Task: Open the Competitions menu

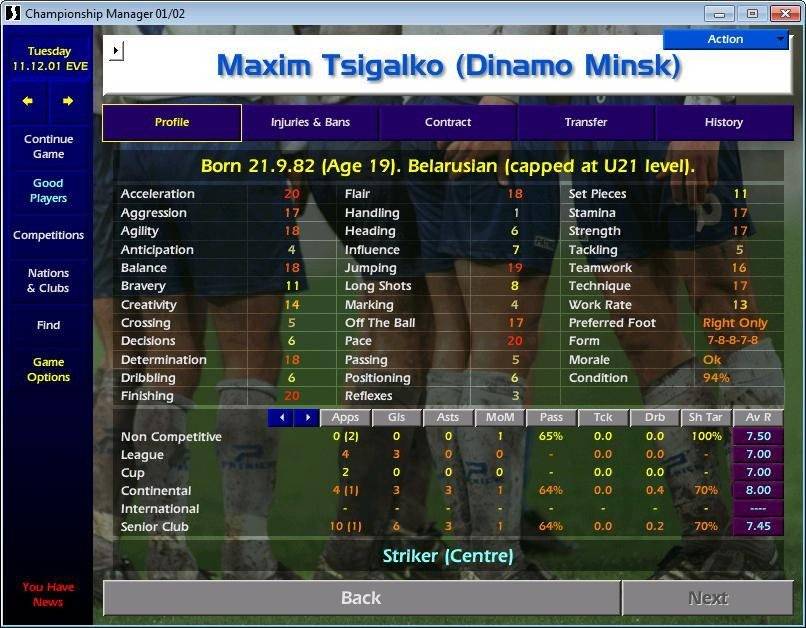Action: pyautogui.click(x=48, y=235)
